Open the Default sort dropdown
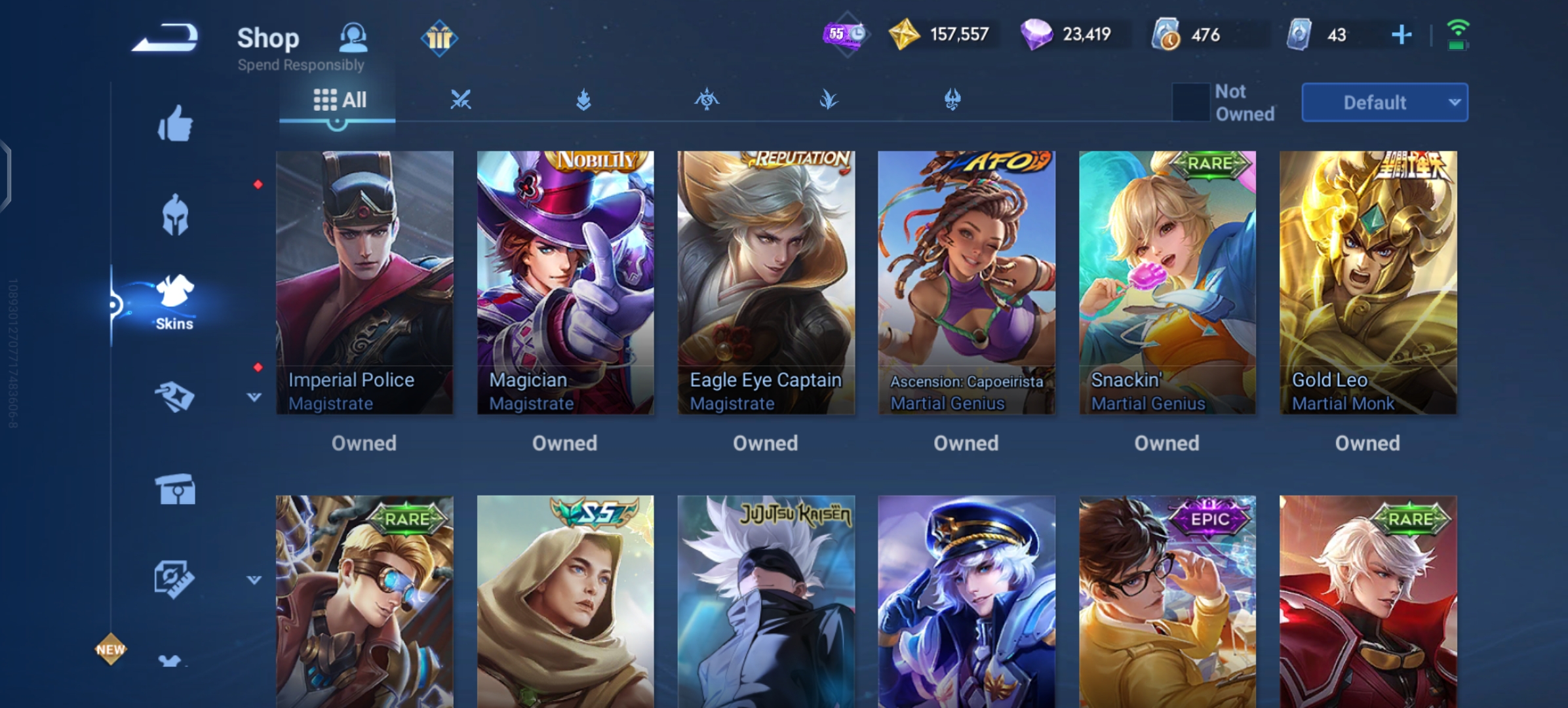1568x708 pixels. [1384, 102]
